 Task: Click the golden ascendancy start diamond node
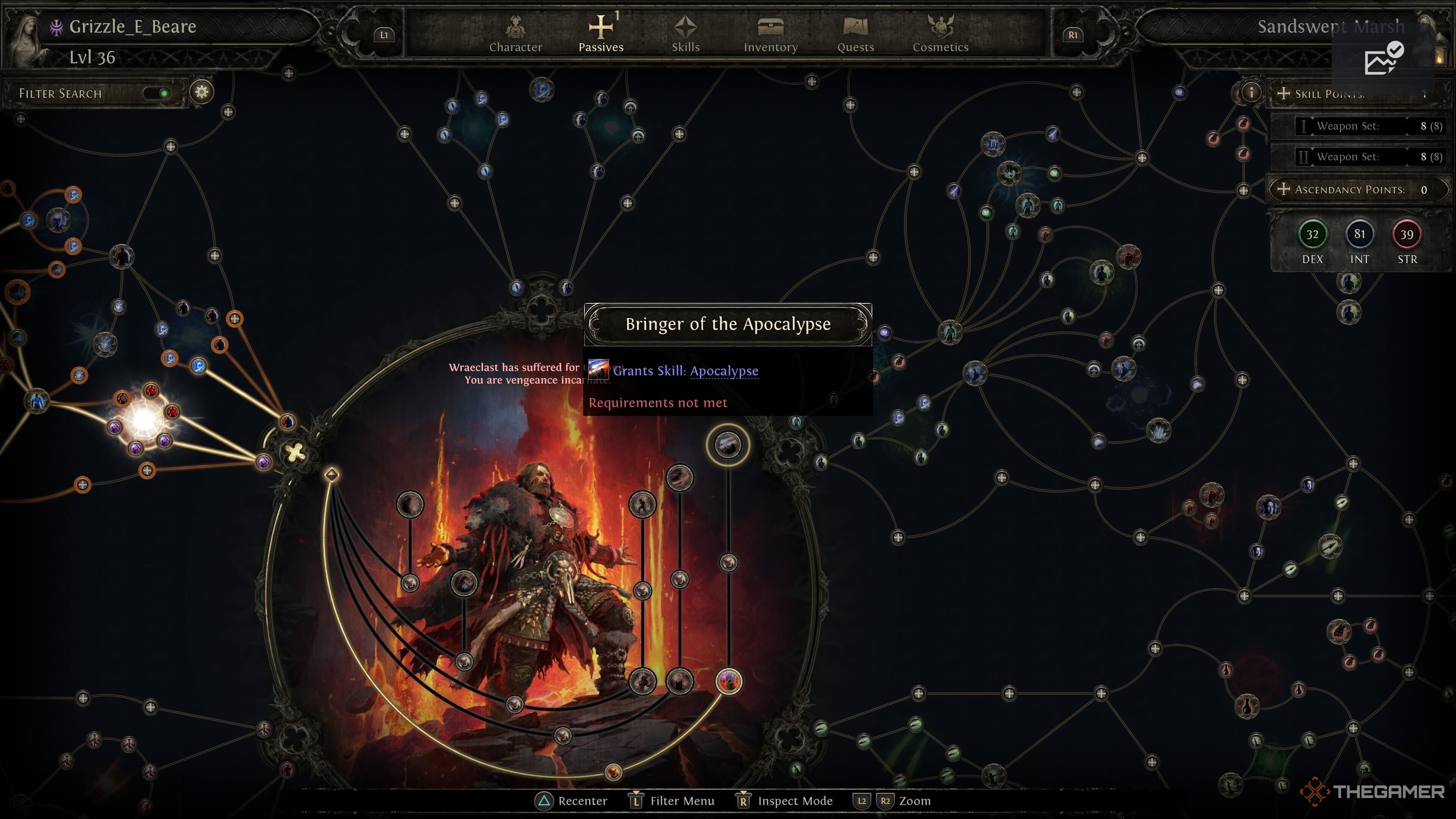coord(332,474)
